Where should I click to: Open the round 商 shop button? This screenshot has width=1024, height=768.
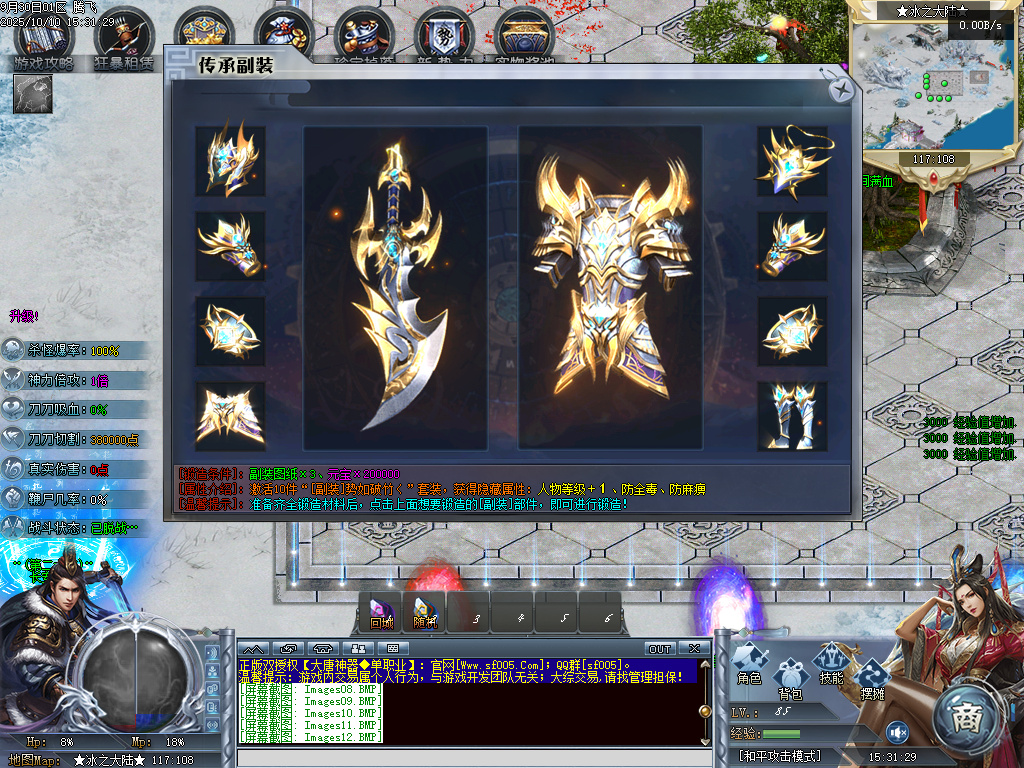tap(969, 716)
